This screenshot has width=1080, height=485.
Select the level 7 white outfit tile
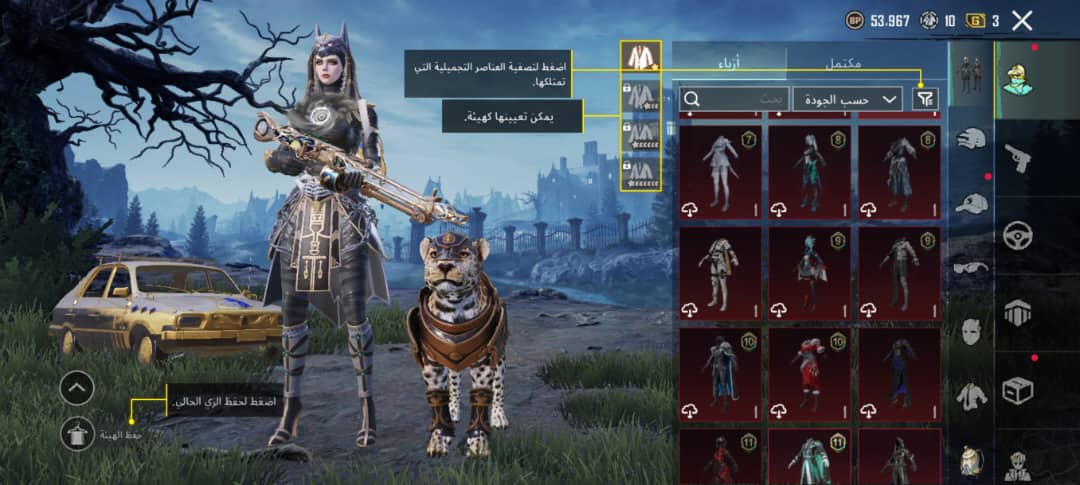720,171
